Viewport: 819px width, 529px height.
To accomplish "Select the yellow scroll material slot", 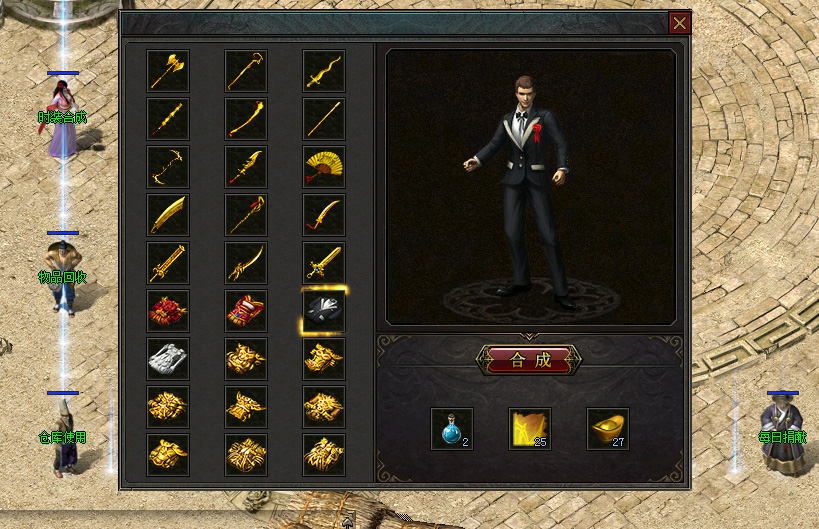I will [x=530, y=429].
